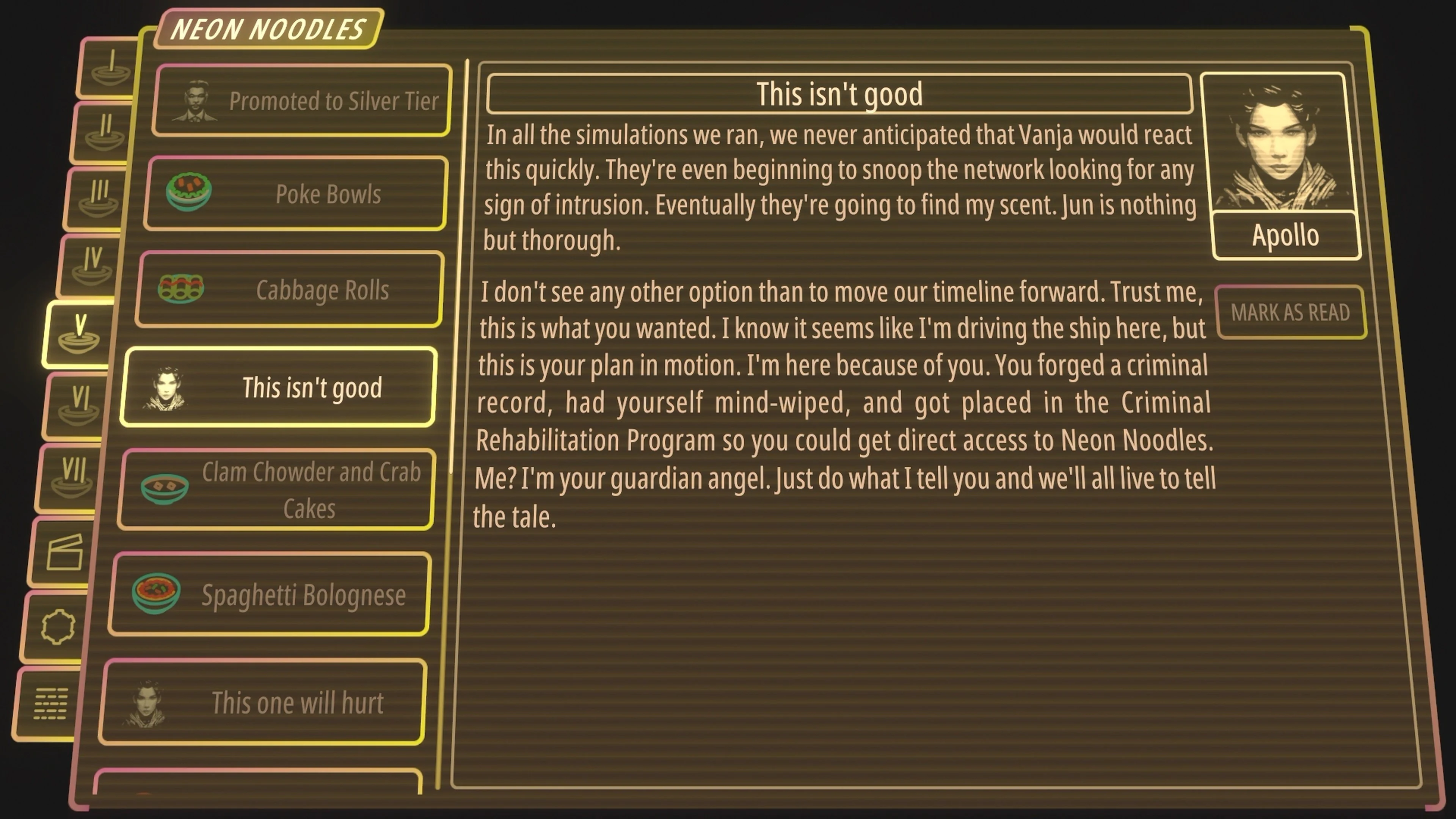This screenshot has height=819, width=1456.
Task: Select the Cabbage Rolls dish icon
Action: tap(181, 289)
